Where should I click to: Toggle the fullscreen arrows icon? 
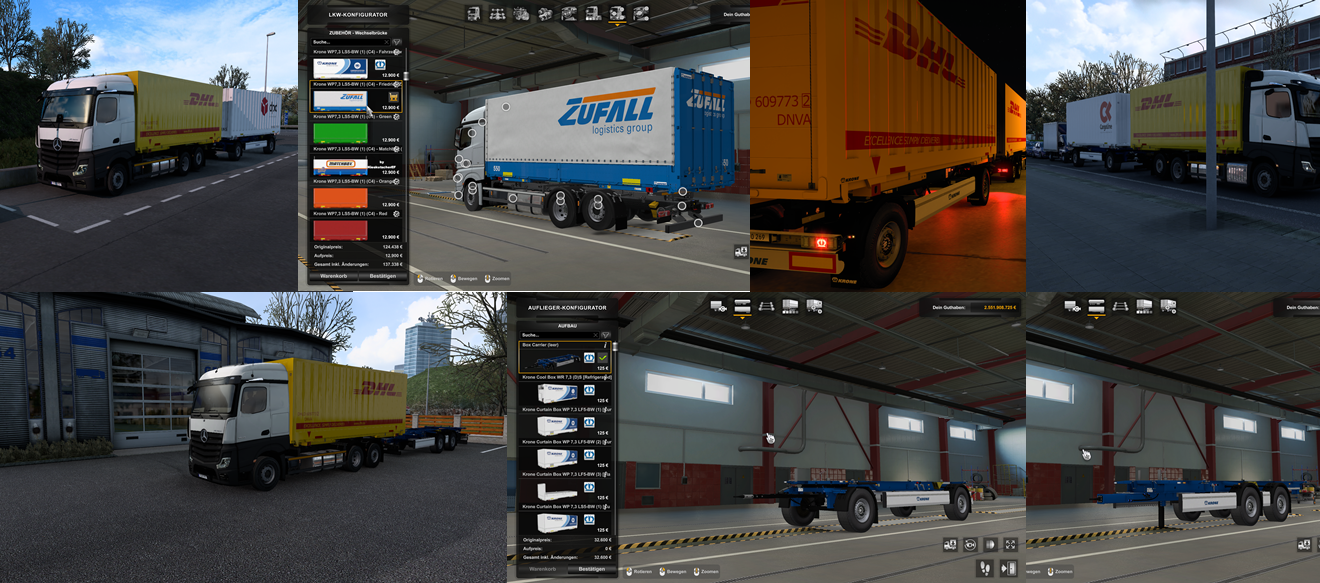point(1010,545)
